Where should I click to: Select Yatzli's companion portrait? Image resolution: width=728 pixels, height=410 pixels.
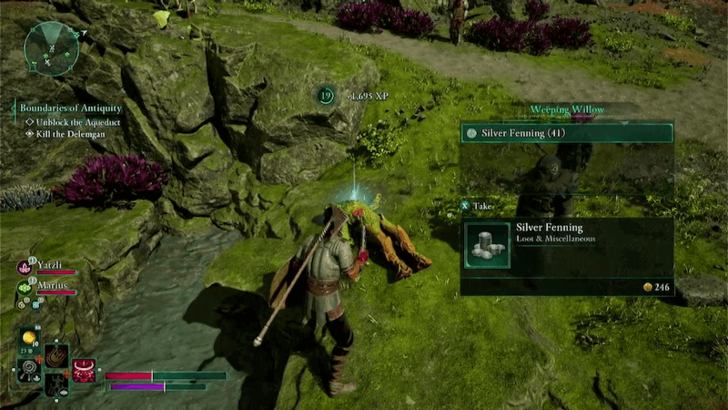24,267
